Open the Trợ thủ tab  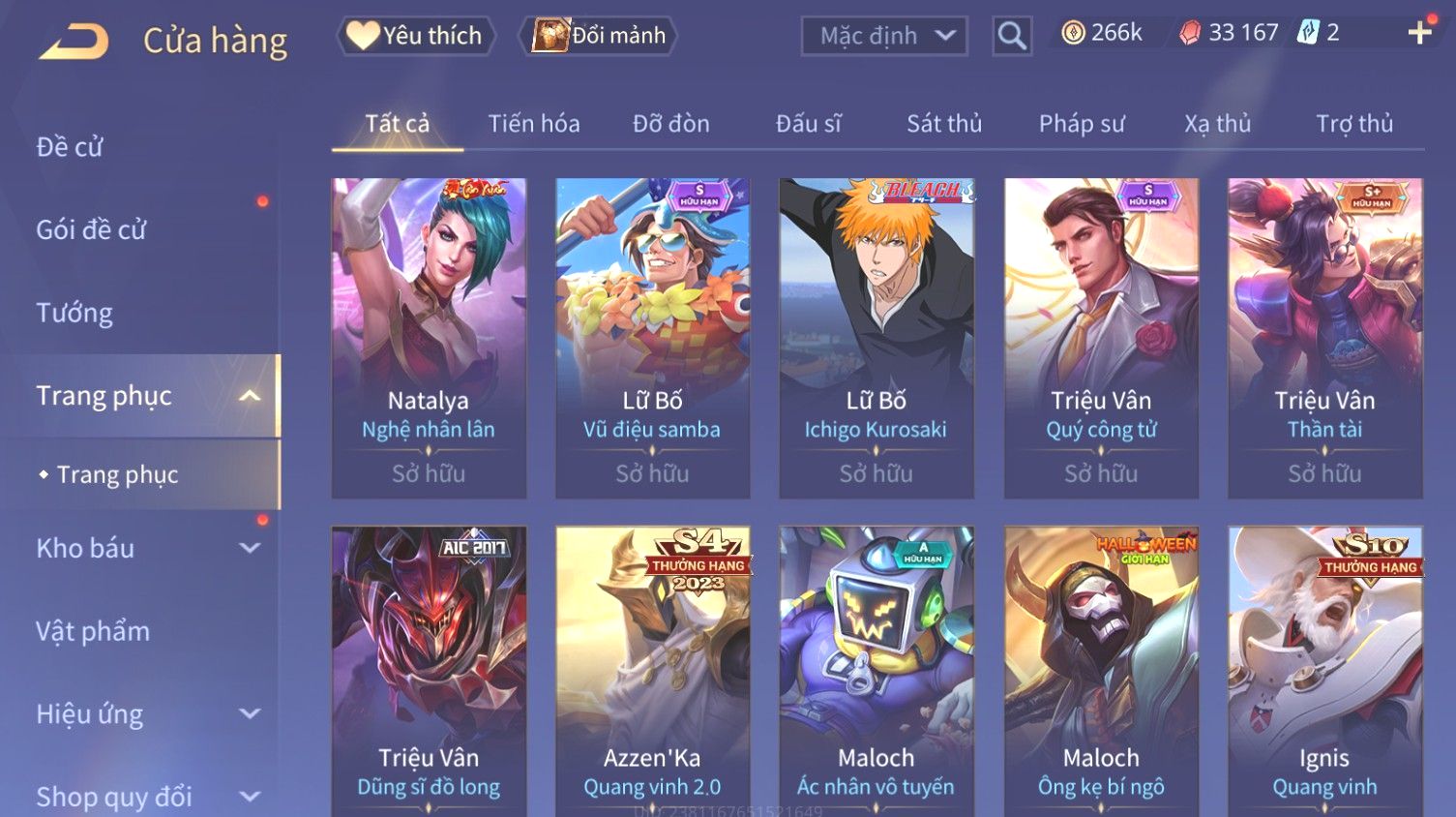tap(1353, 124)
